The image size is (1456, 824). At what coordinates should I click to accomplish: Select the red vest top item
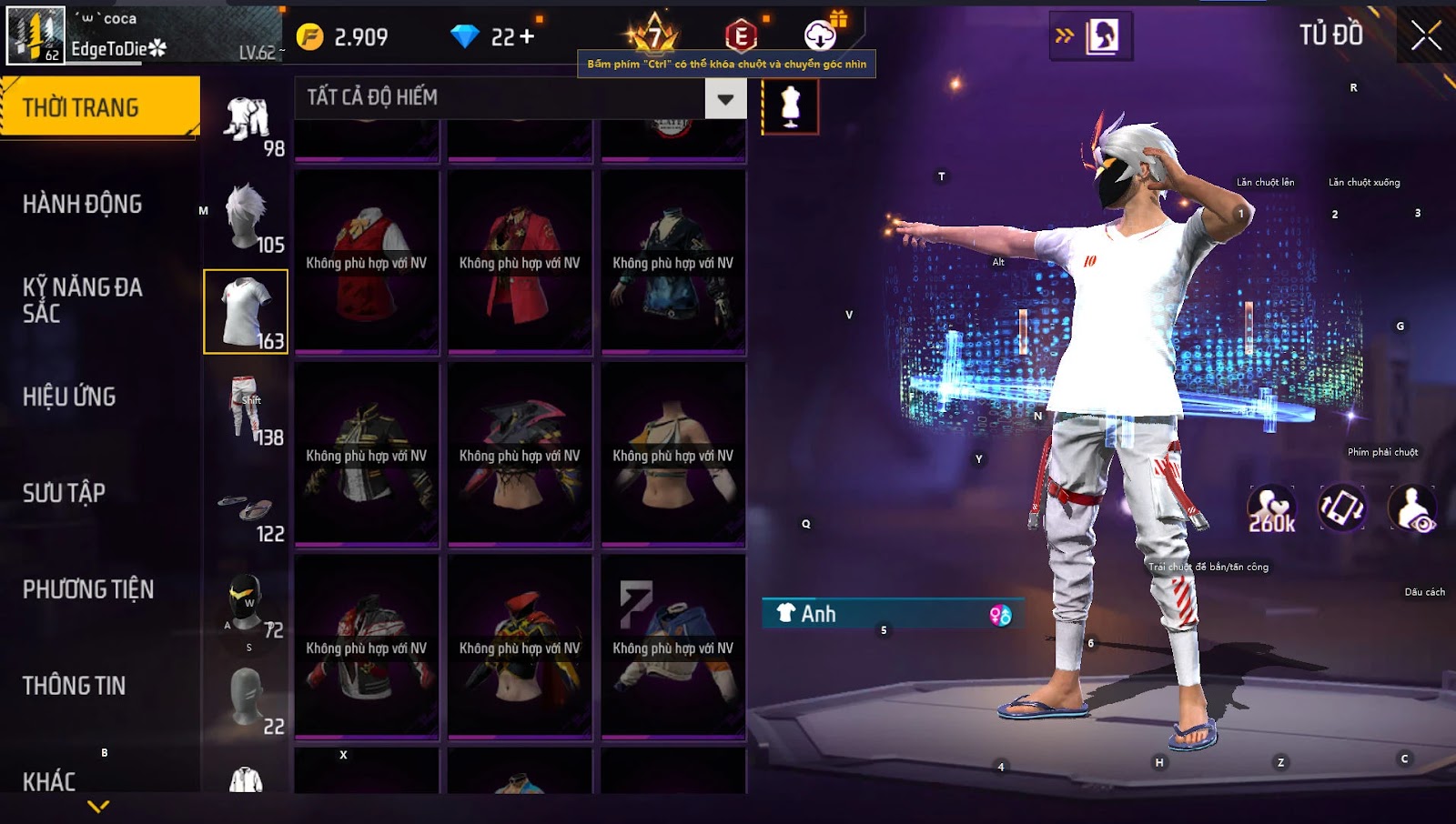[x=367, y=262]
